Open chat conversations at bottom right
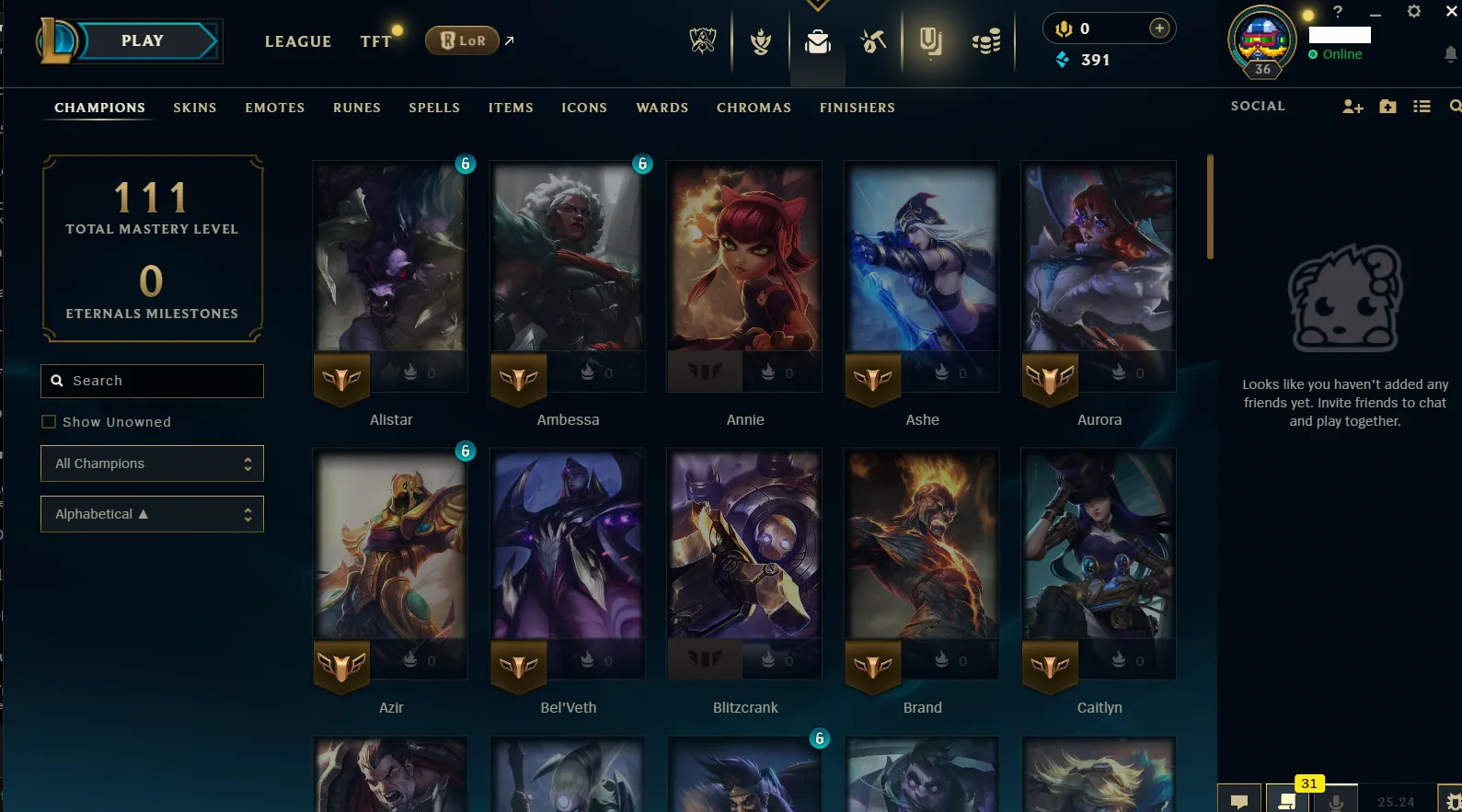1462x812 pixels. click(1239, 799)
